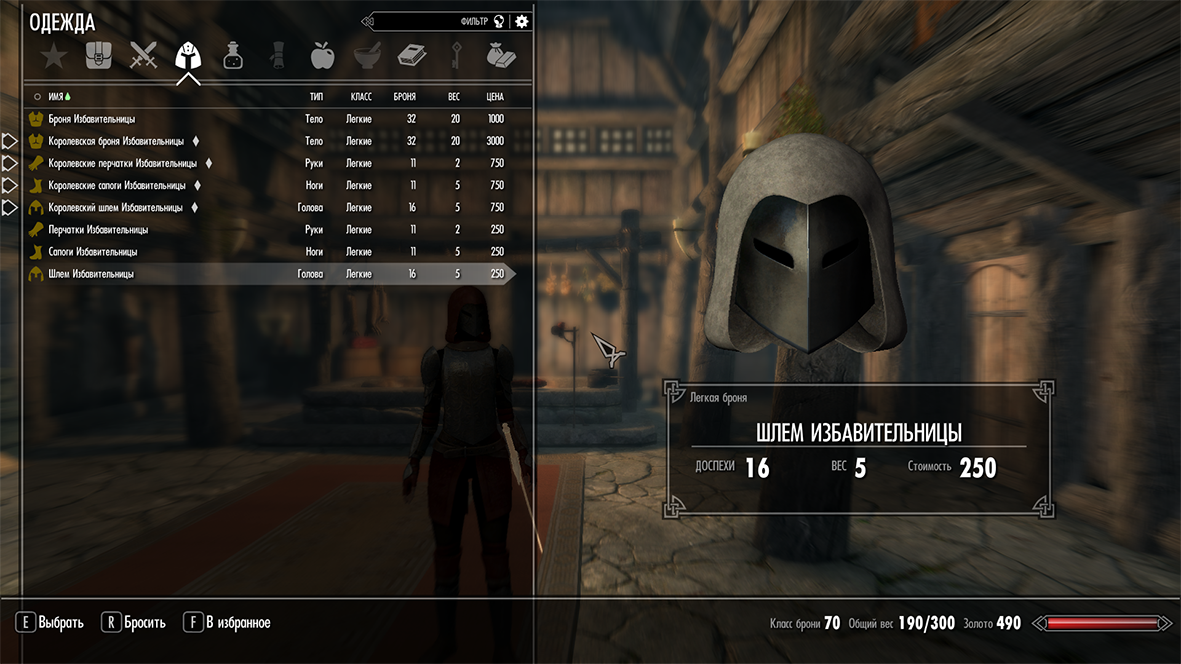Switch to the keys category tab
The height and width of the screenshot is (664, 1181).
click(456, 56)
